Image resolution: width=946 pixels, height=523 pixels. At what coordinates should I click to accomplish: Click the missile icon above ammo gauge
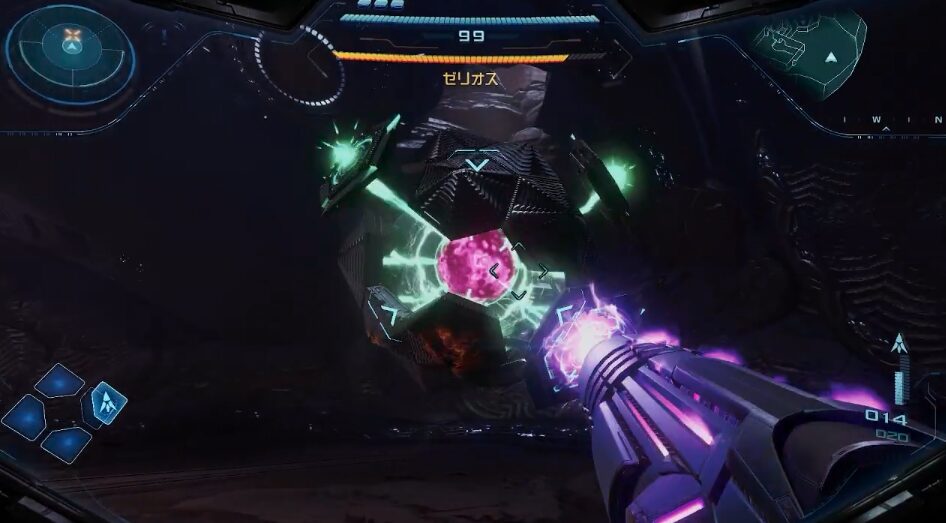click(x=898, y=346)
